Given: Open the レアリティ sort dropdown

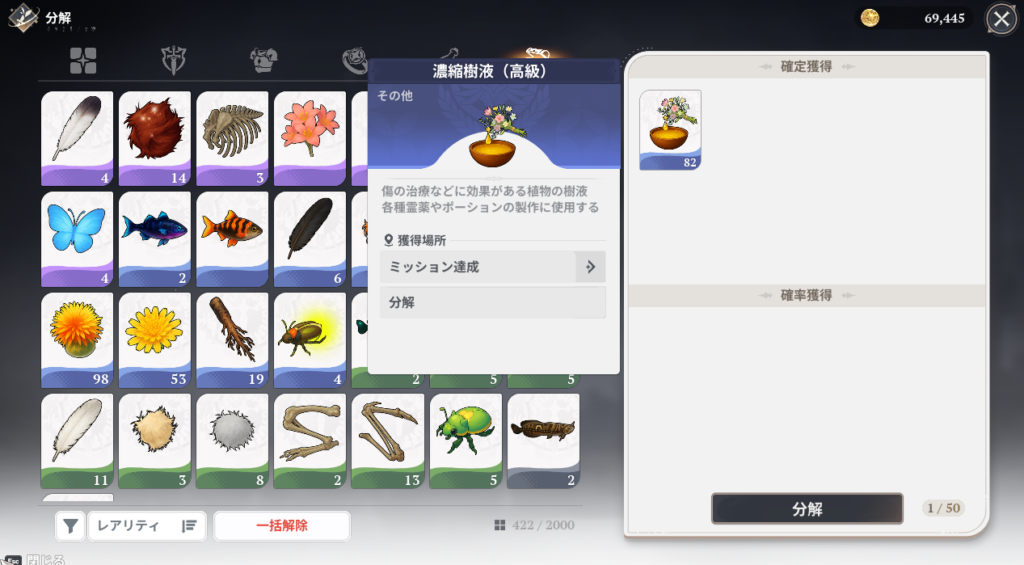Looking at the screenshot, I should 146,525.
